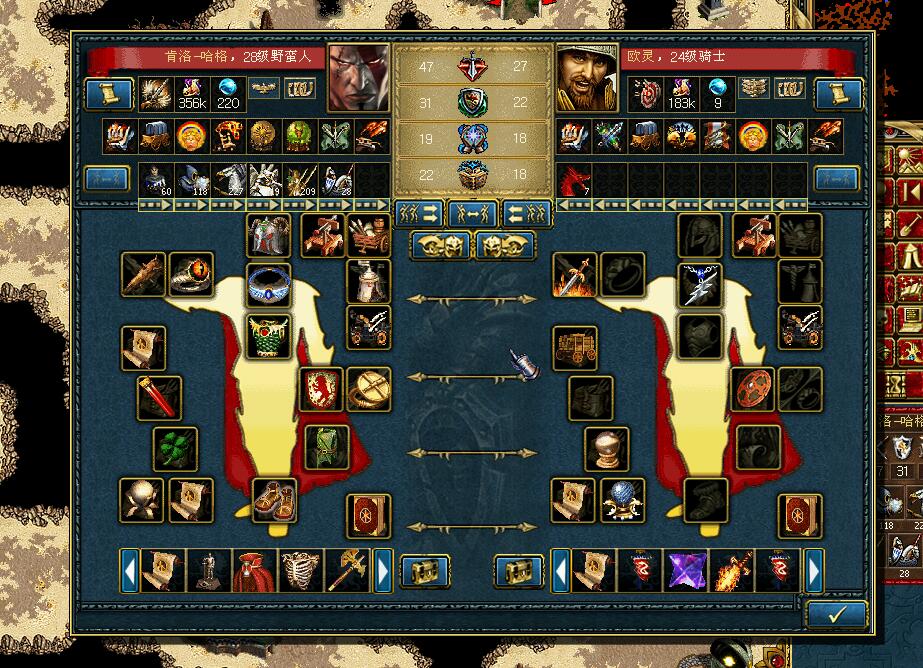Select the right hero's bearded knight portrait
923x668 pixels.
click(588, 78)
